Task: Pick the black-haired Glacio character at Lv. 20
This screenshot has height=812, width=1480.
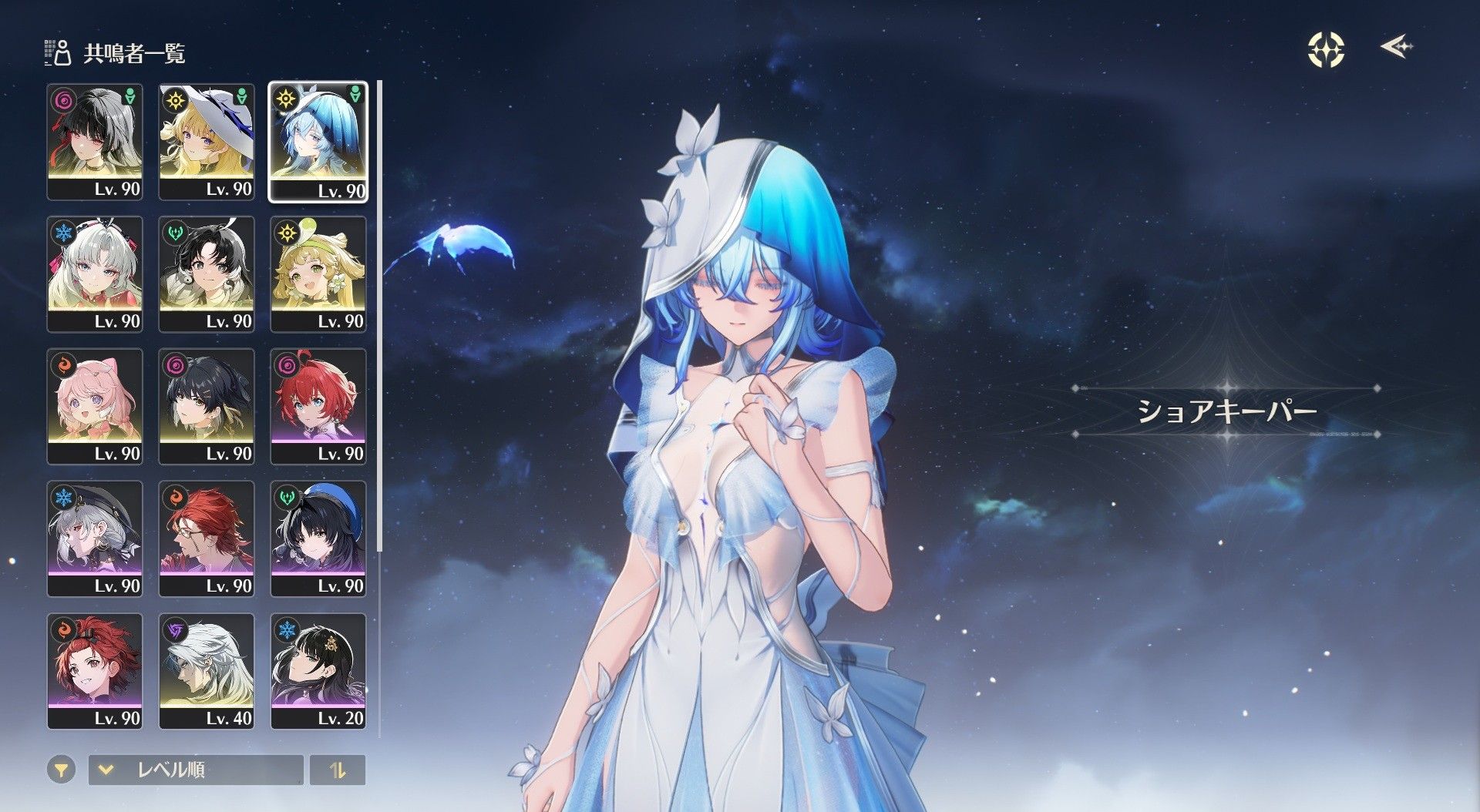Action: pyautogui.click(x=318, y=671)
